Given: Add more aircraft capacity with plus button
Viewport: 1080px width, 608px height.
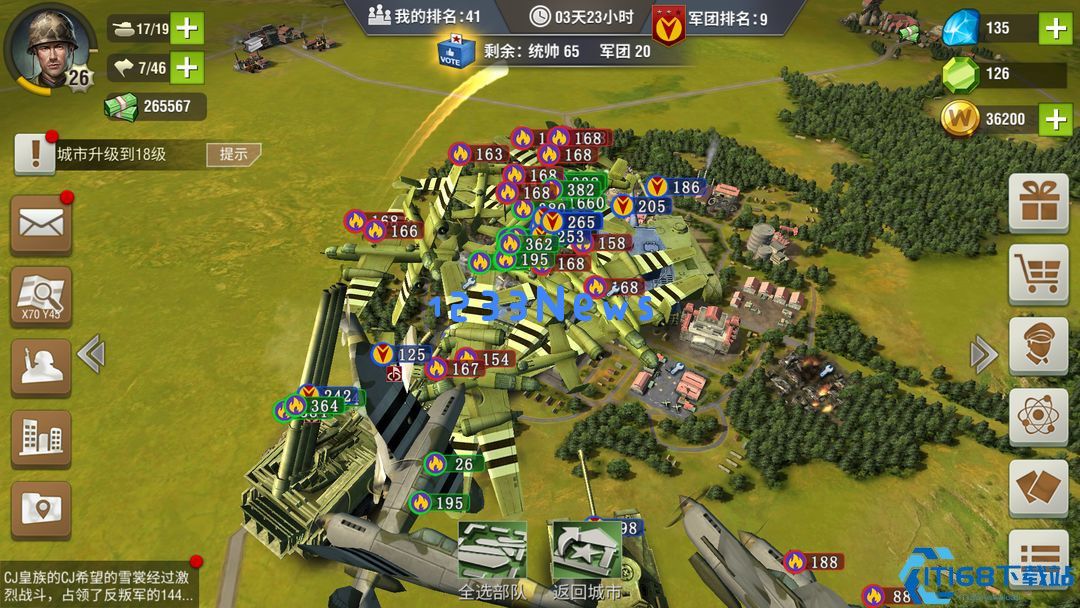Looking at the screenshot, I should coord(187,67).
